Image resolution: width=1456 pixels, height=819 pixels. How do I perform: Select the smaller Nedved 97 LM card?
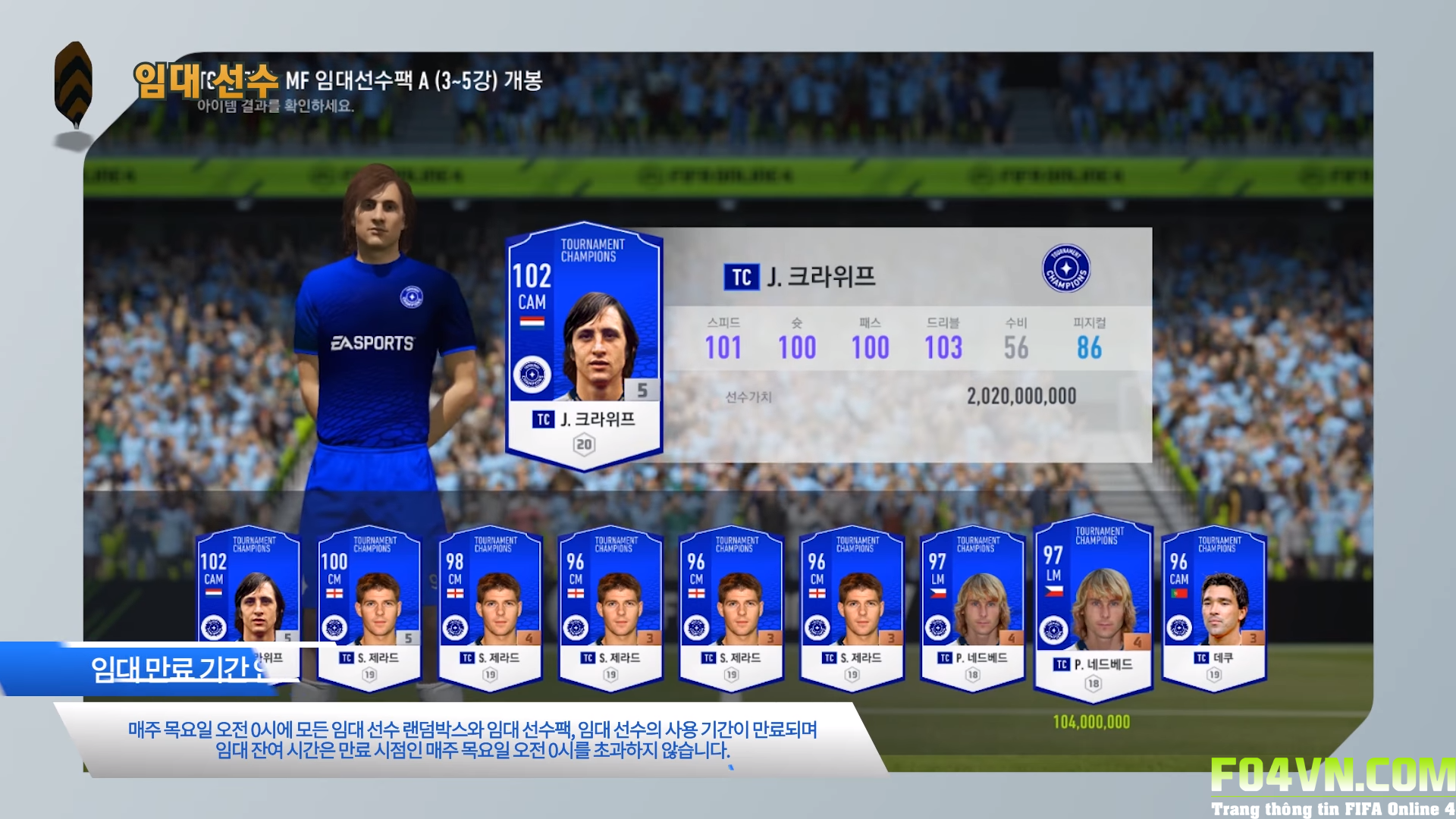972,607
